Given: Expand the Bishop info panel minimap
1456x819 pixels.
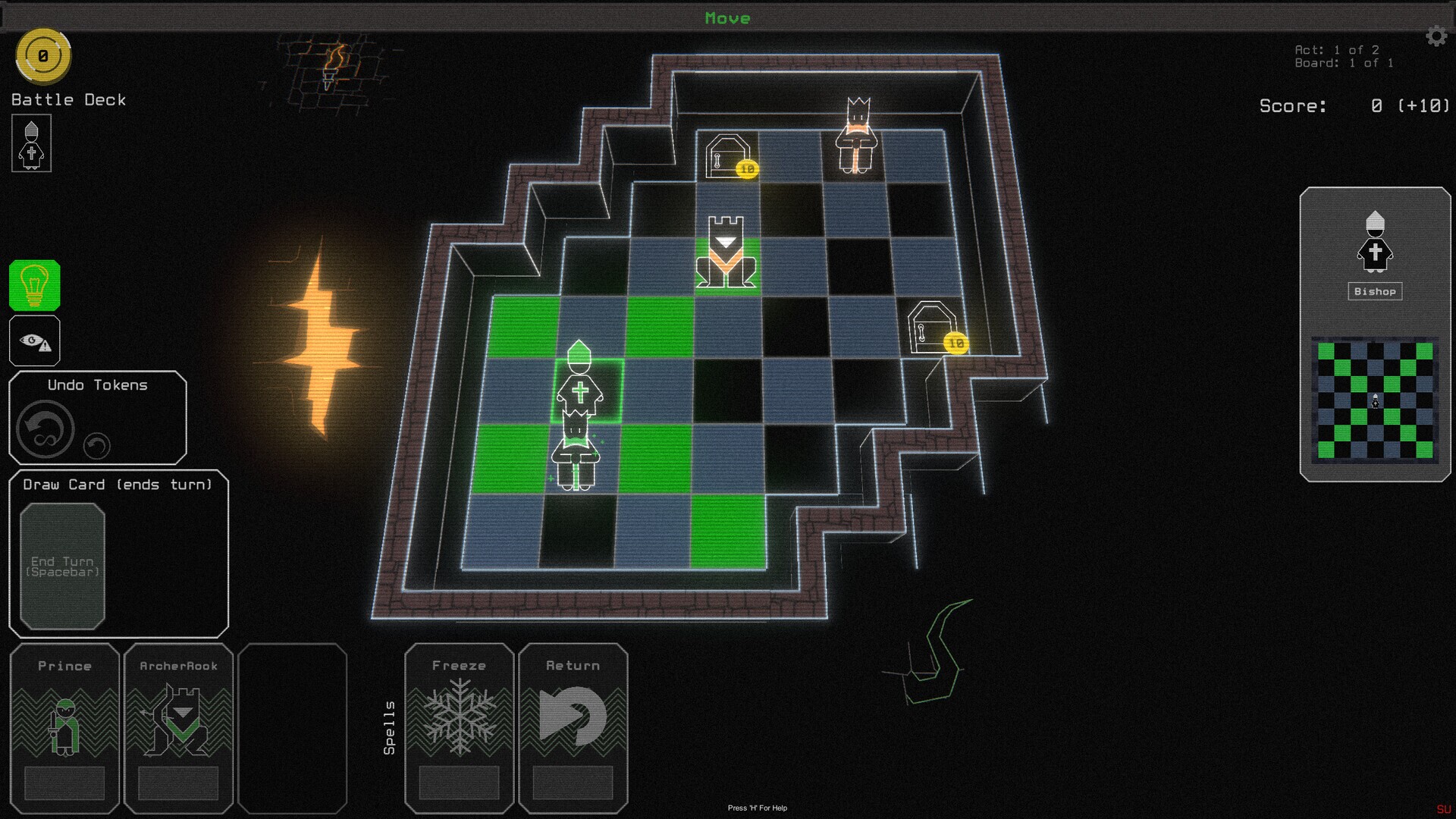Looking at the screenshot, I should tap(1375, 398).
